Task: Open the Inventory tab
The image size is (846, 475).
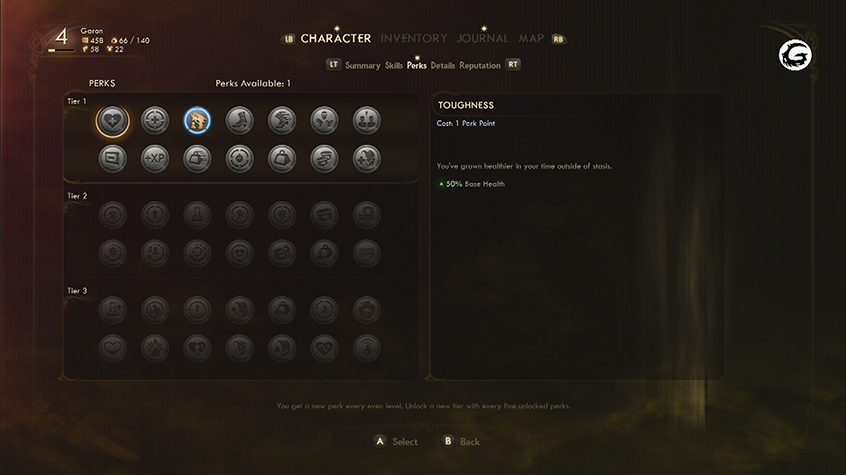Action: tap(414, 38)
